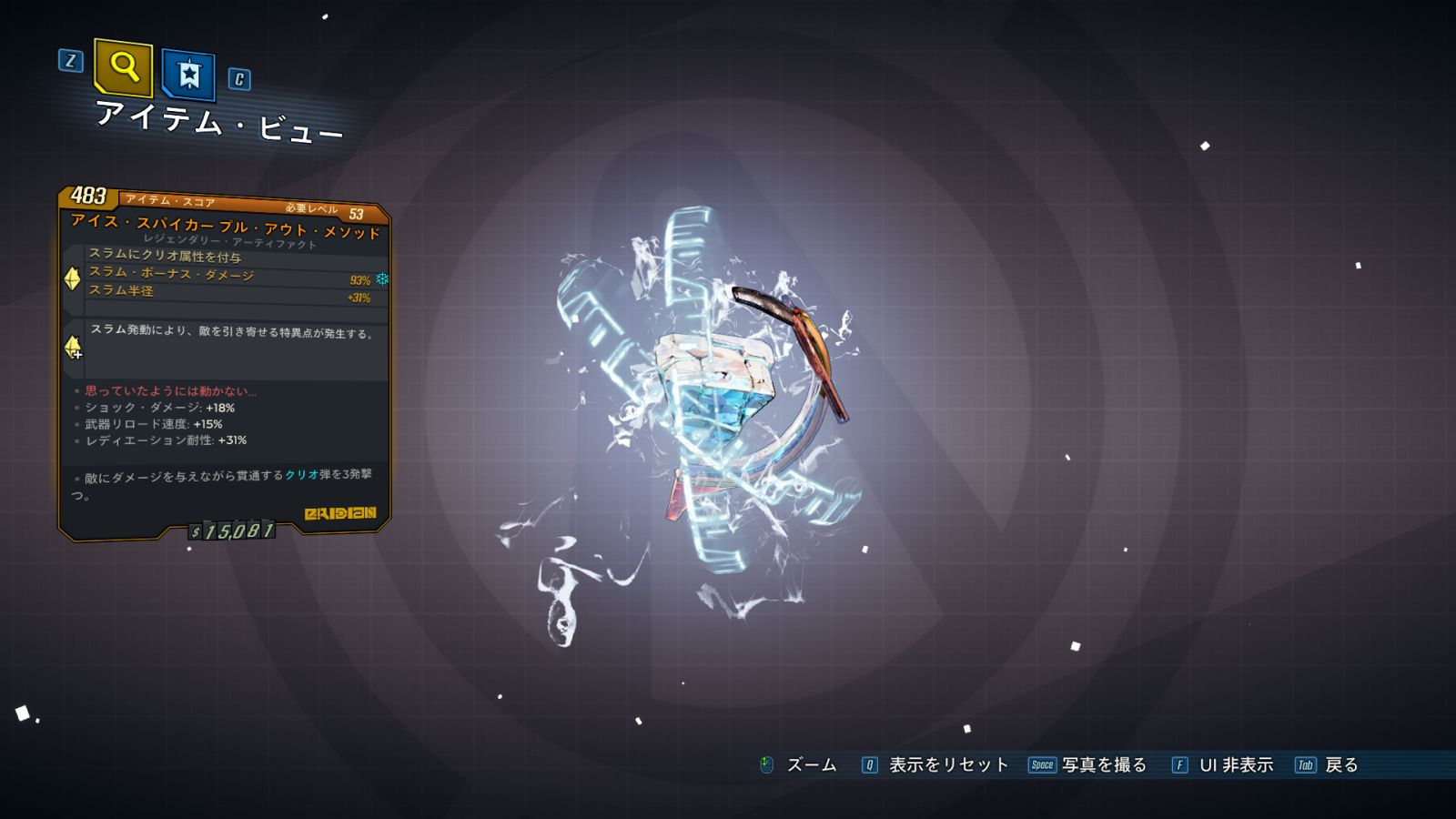Click the Ice Spiker artifact item card
This screenshot has width=1456, height=819.
pos(225,364)
